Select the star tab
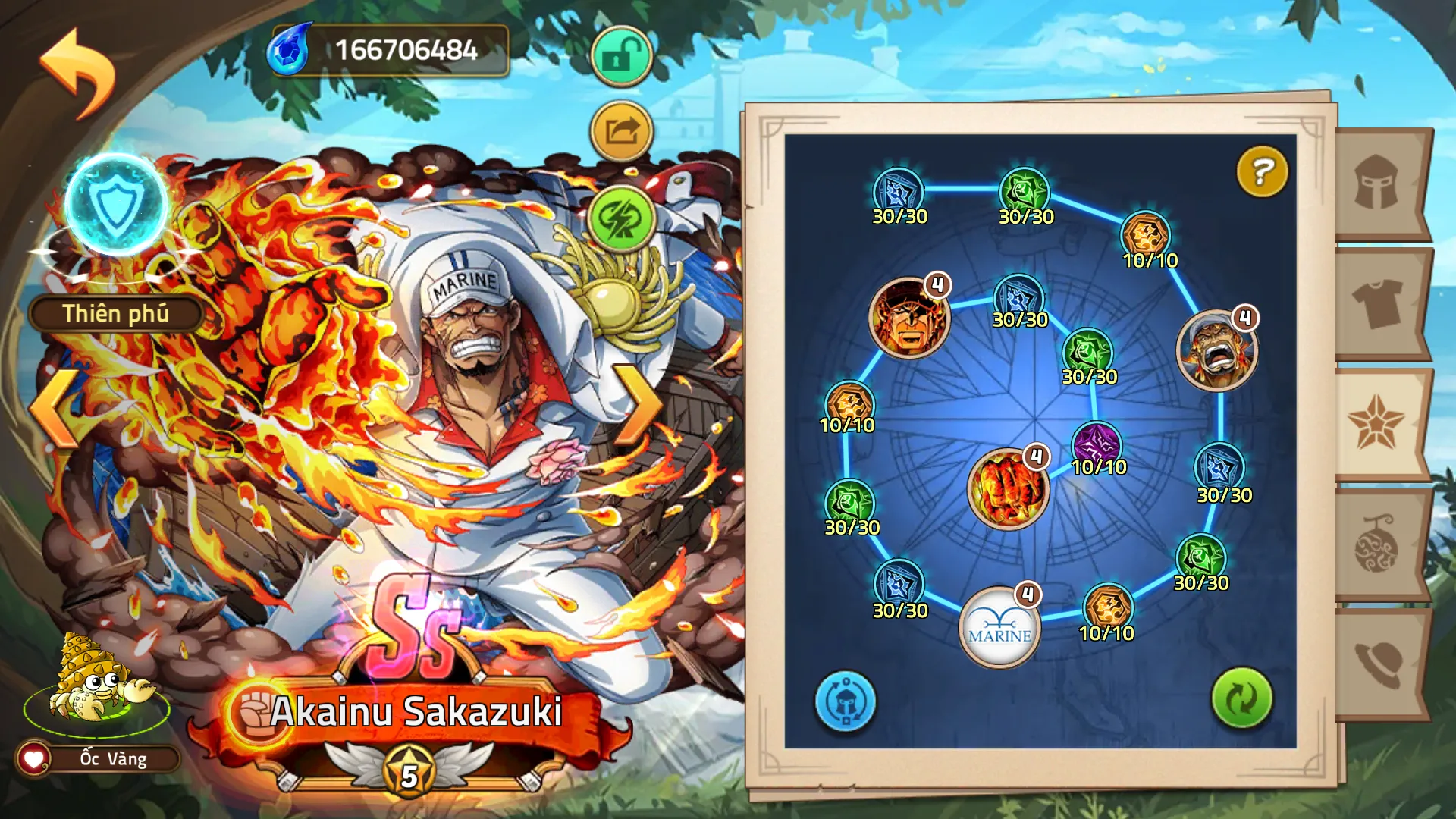The width and height of the screenshot is (1456, 819). 1376,423
